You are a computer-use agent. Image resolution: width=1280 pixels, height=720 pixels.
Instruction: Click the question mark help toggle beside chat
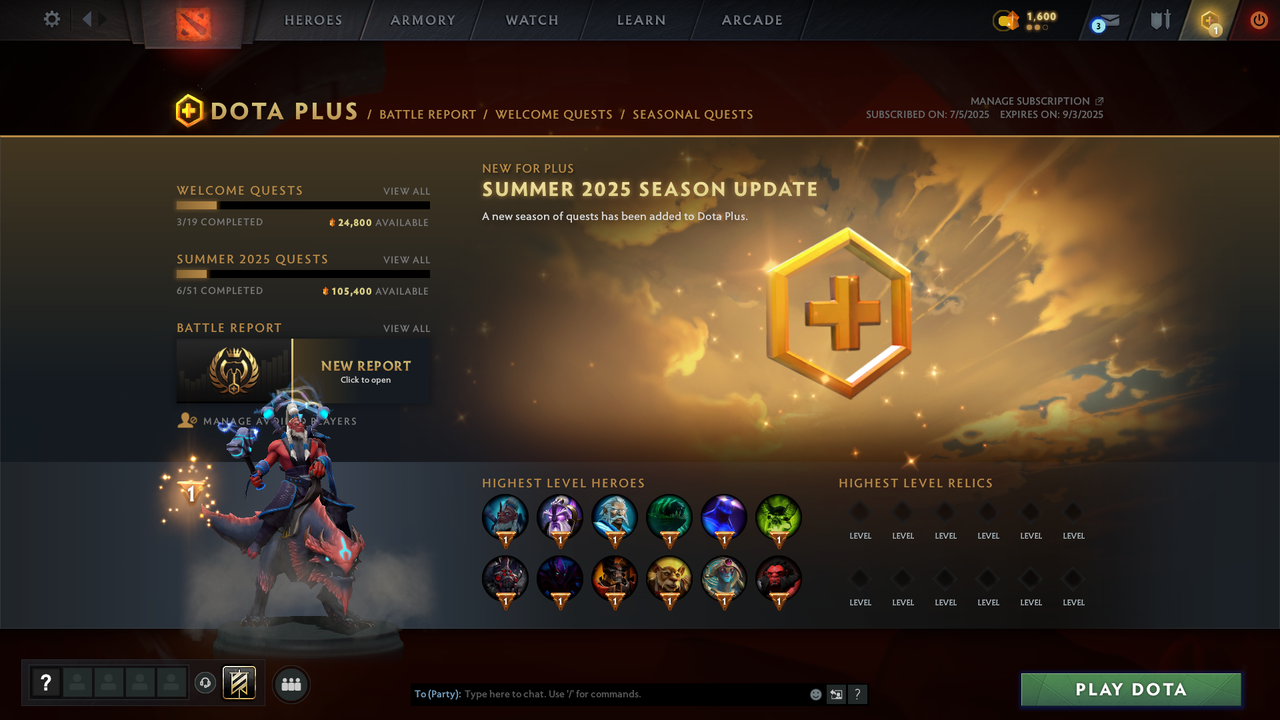858,693
